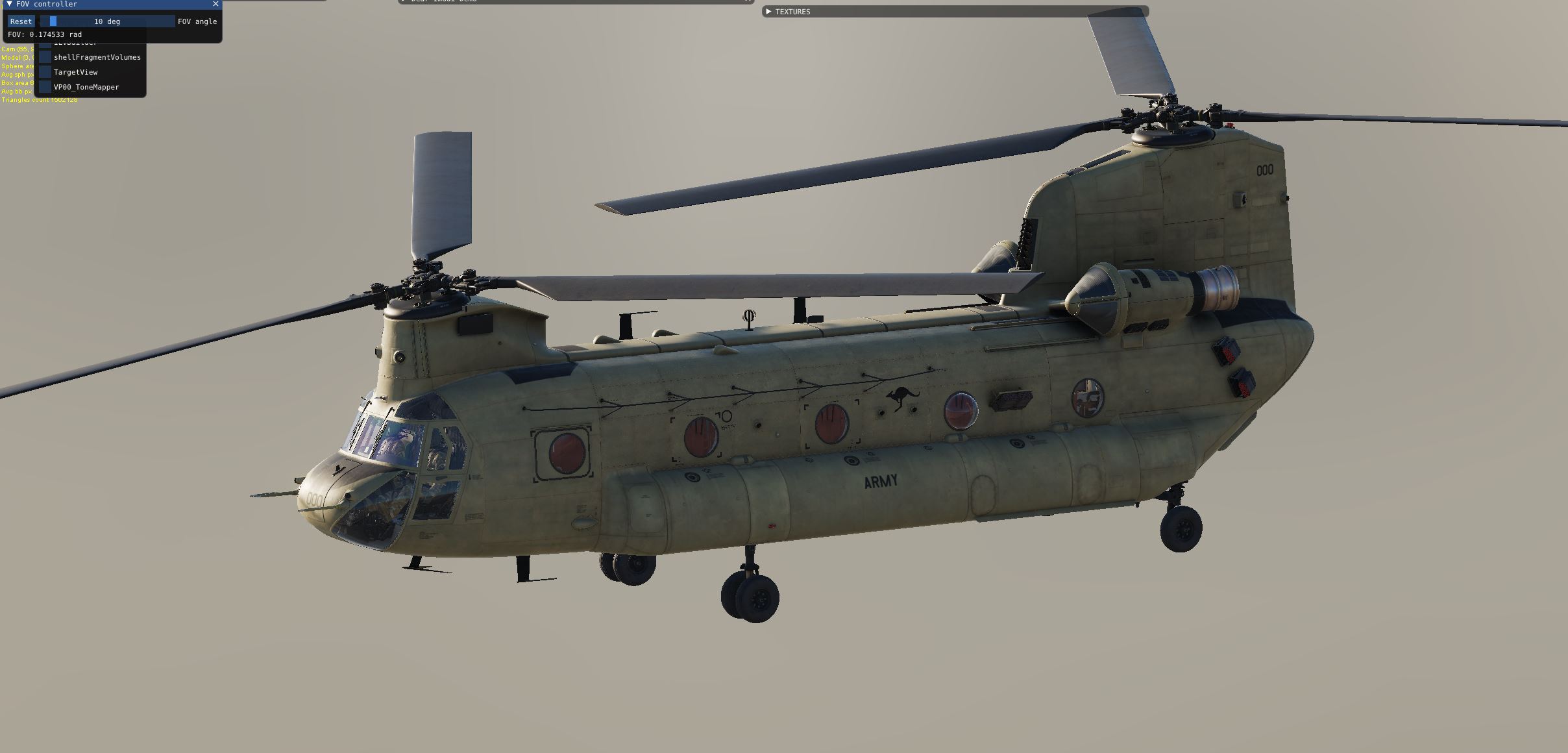The width and height of the screenshot is (1568, 753).
Task: Click the collapse triangle icon on FOV controller header
Action: [10, 4]
